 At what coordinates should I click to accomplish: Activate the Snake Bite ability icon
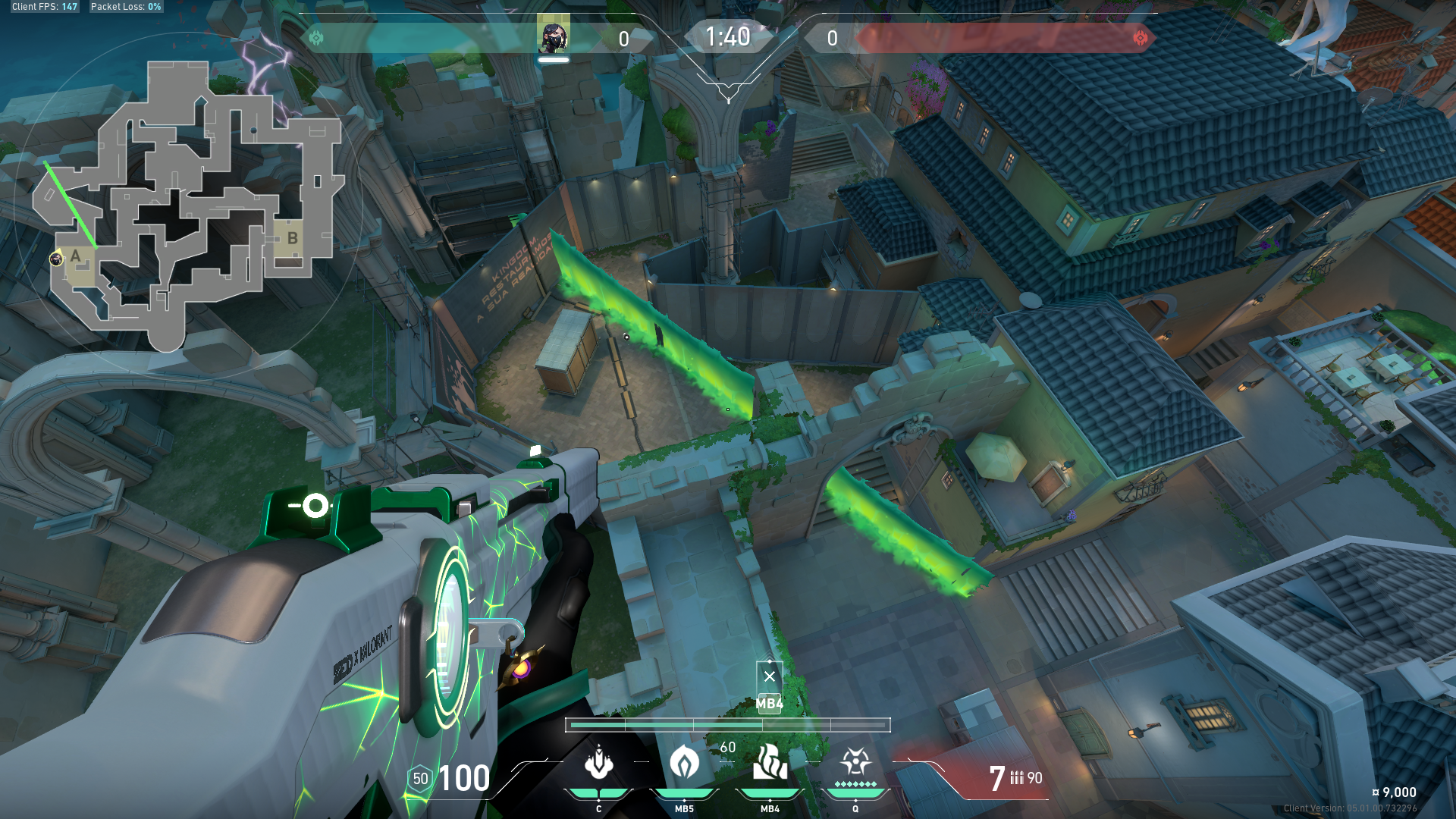point(599,763)
